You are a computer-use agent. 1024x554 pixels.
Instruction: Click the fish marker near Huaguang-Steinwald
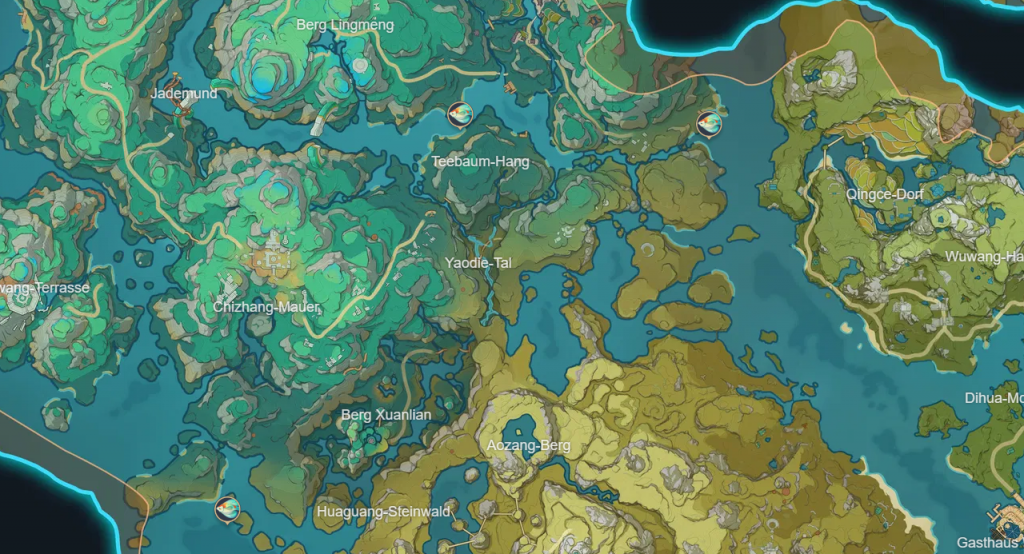coord(229,508)
